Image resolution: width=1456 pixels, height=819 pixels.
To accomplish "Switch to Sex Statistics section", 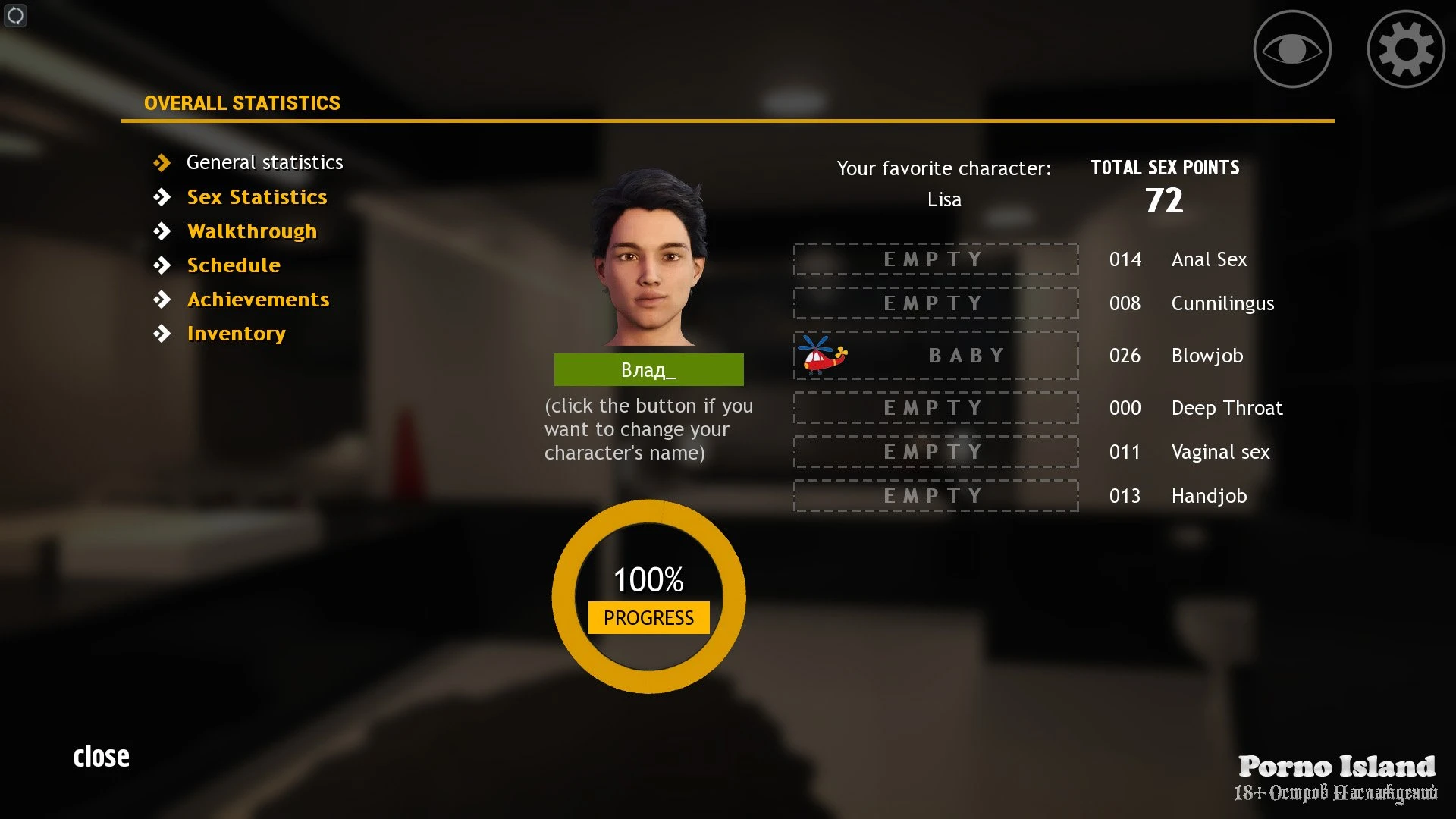I will (256, 197).
